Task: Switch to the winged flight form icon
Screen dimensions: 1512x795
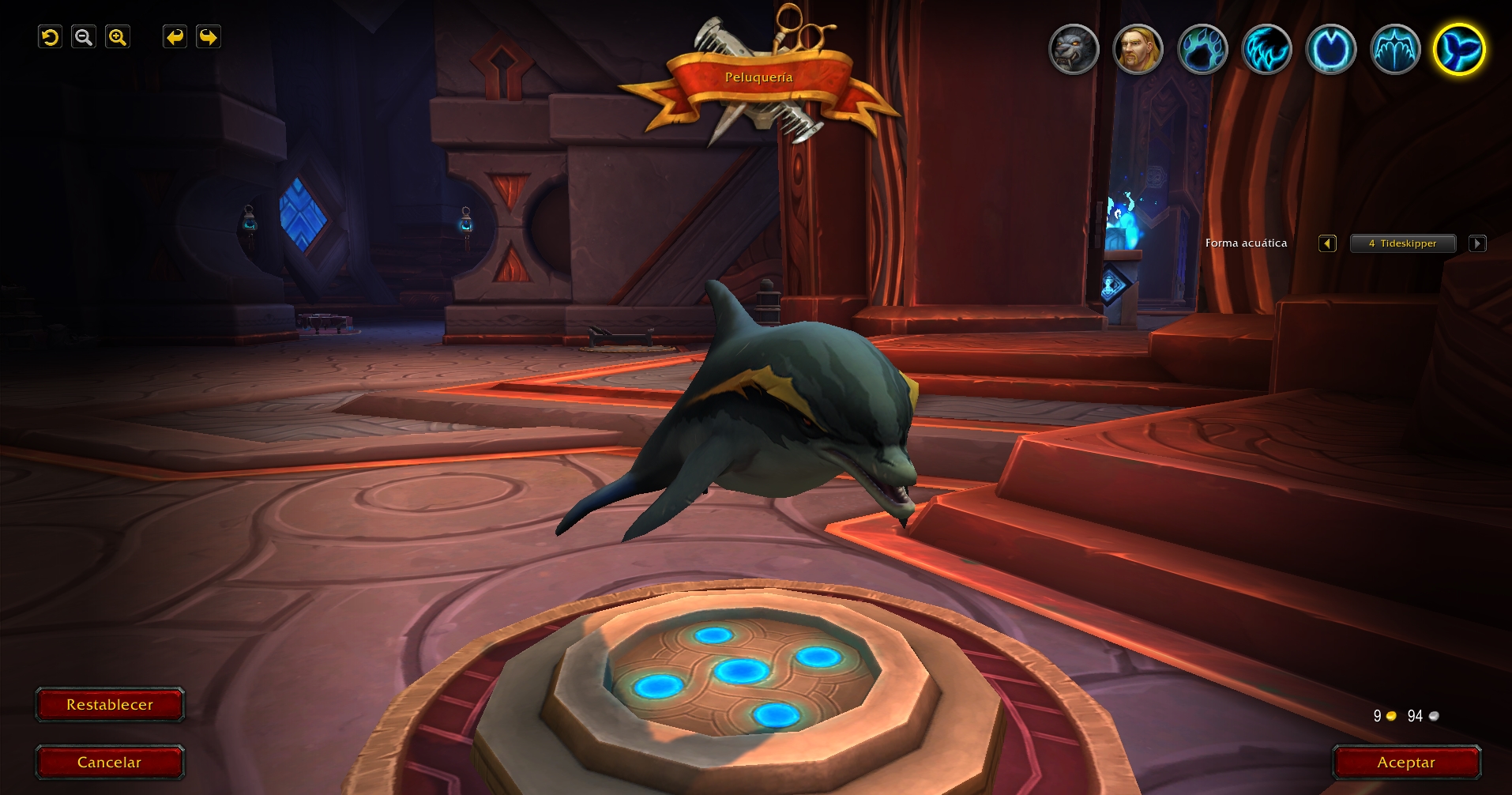Action: point(1395,50)
